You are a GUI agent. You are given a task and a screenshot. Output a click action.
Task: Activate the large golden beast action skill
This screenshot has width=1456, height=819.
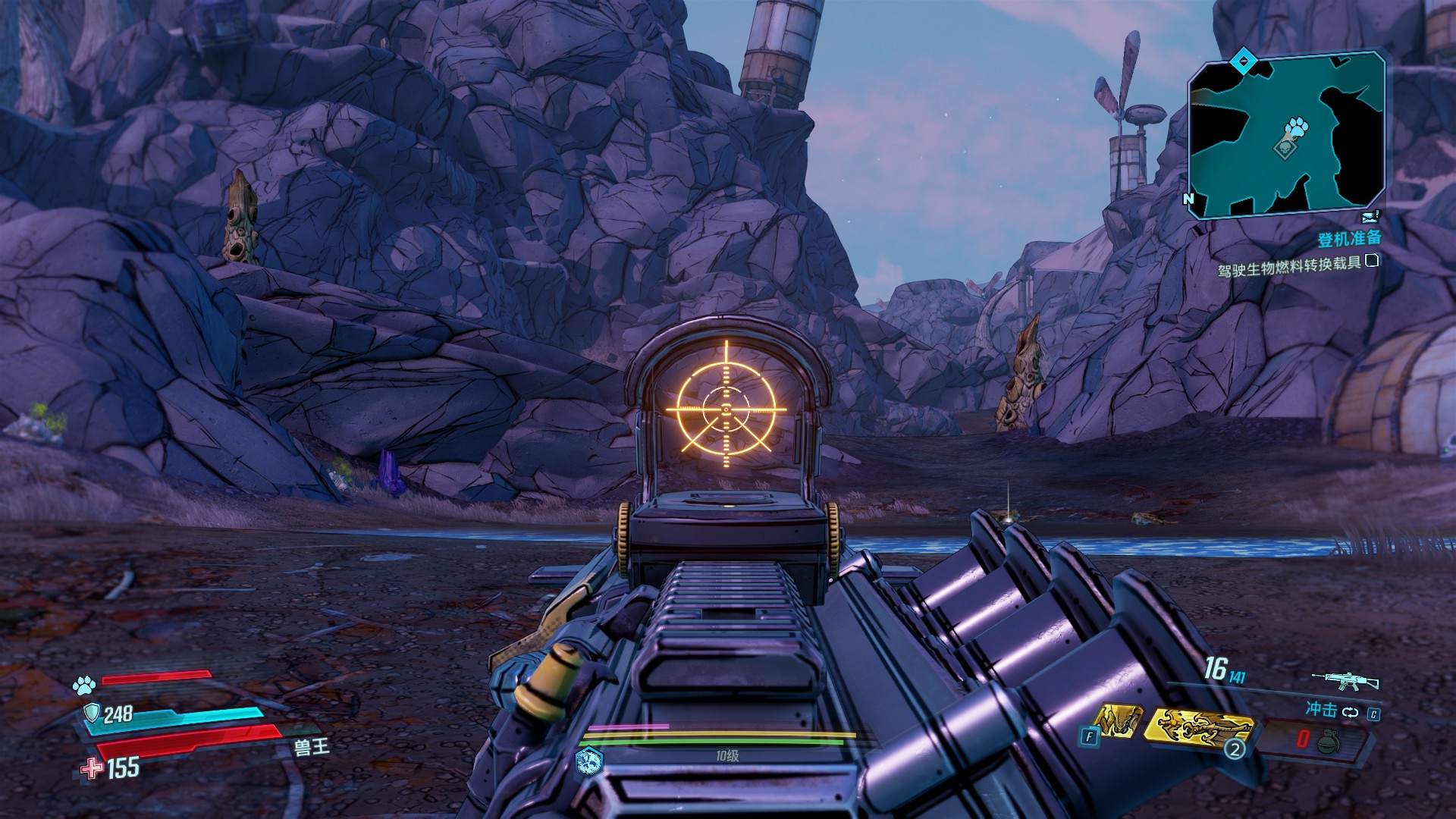pyautogui.click(x=1198, y=726)
